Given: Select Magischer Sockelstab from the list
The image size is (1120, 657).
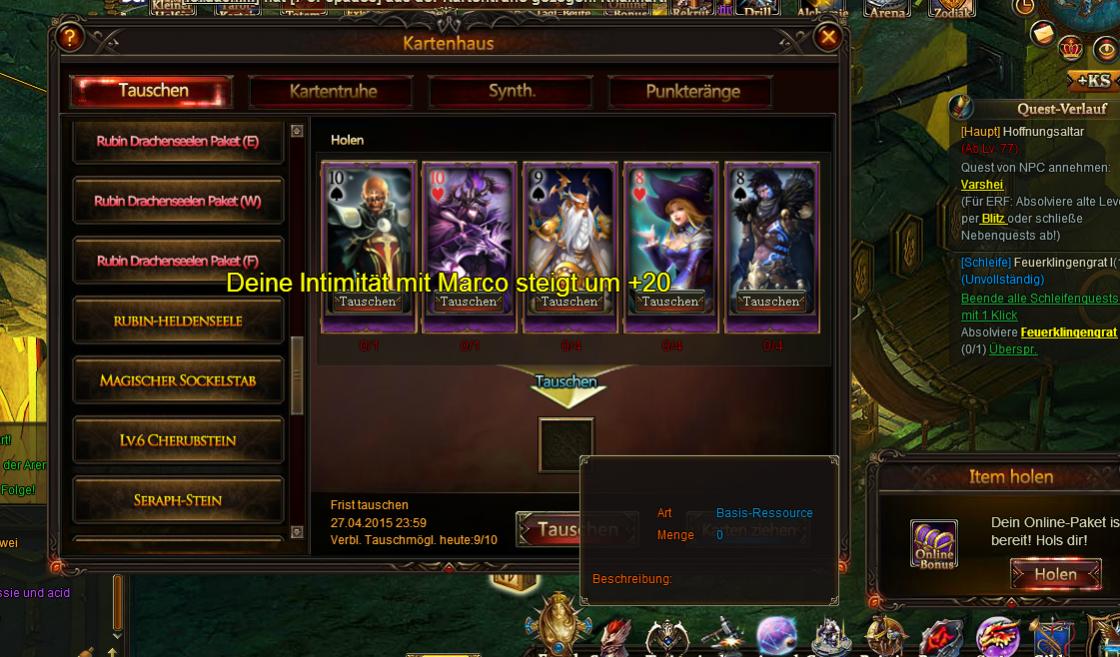Looking at the screenshot, I should (x=177, y=381).
